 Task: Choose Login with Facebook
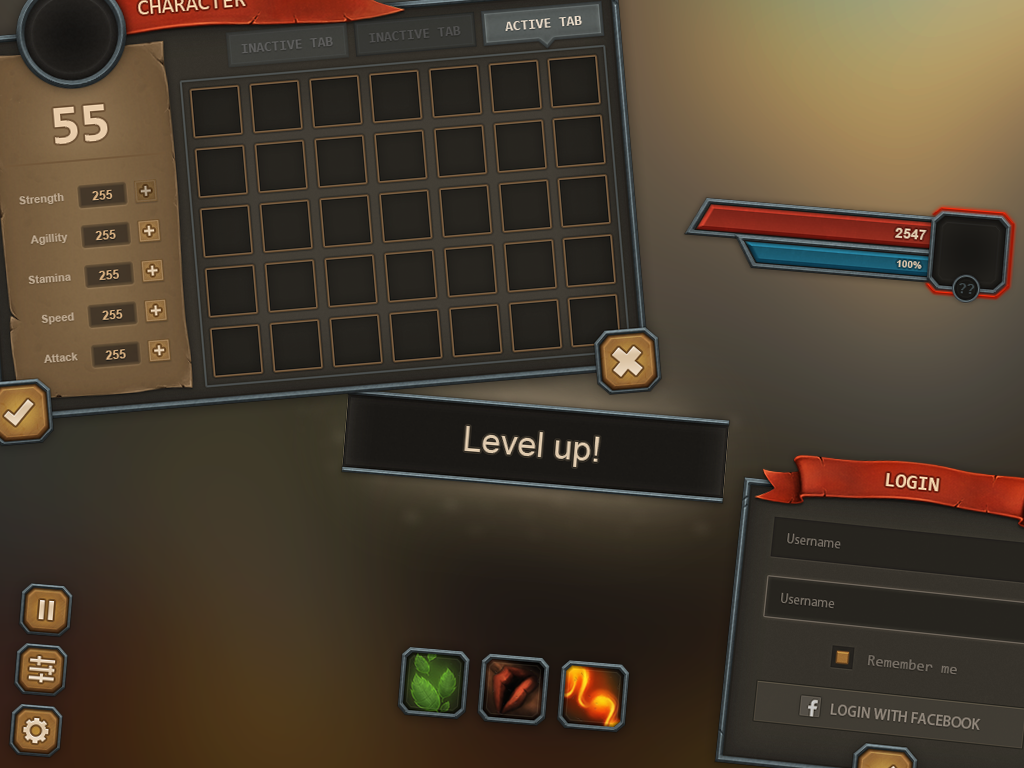point(889,714)
